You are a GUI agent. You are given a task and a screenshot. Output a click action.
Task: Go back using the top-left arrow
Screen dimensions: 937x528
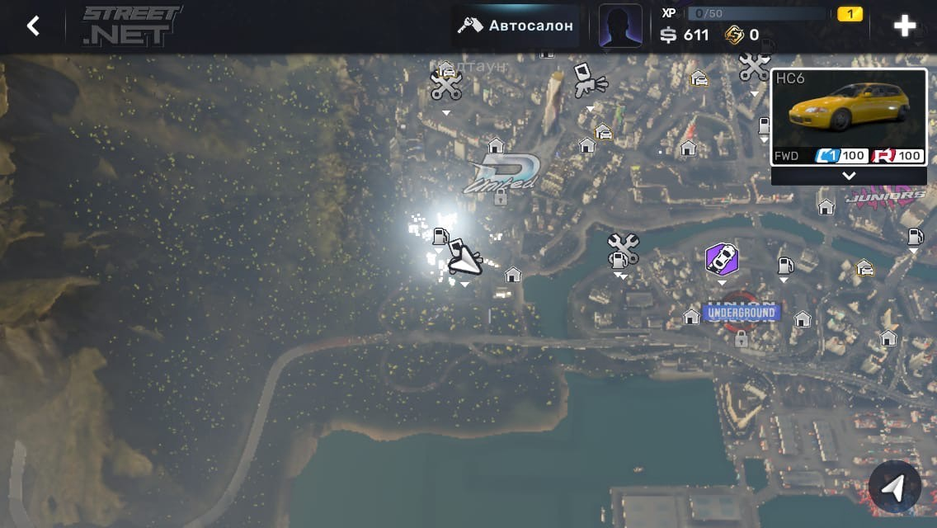pyautogui.click(x=33, y=26)
